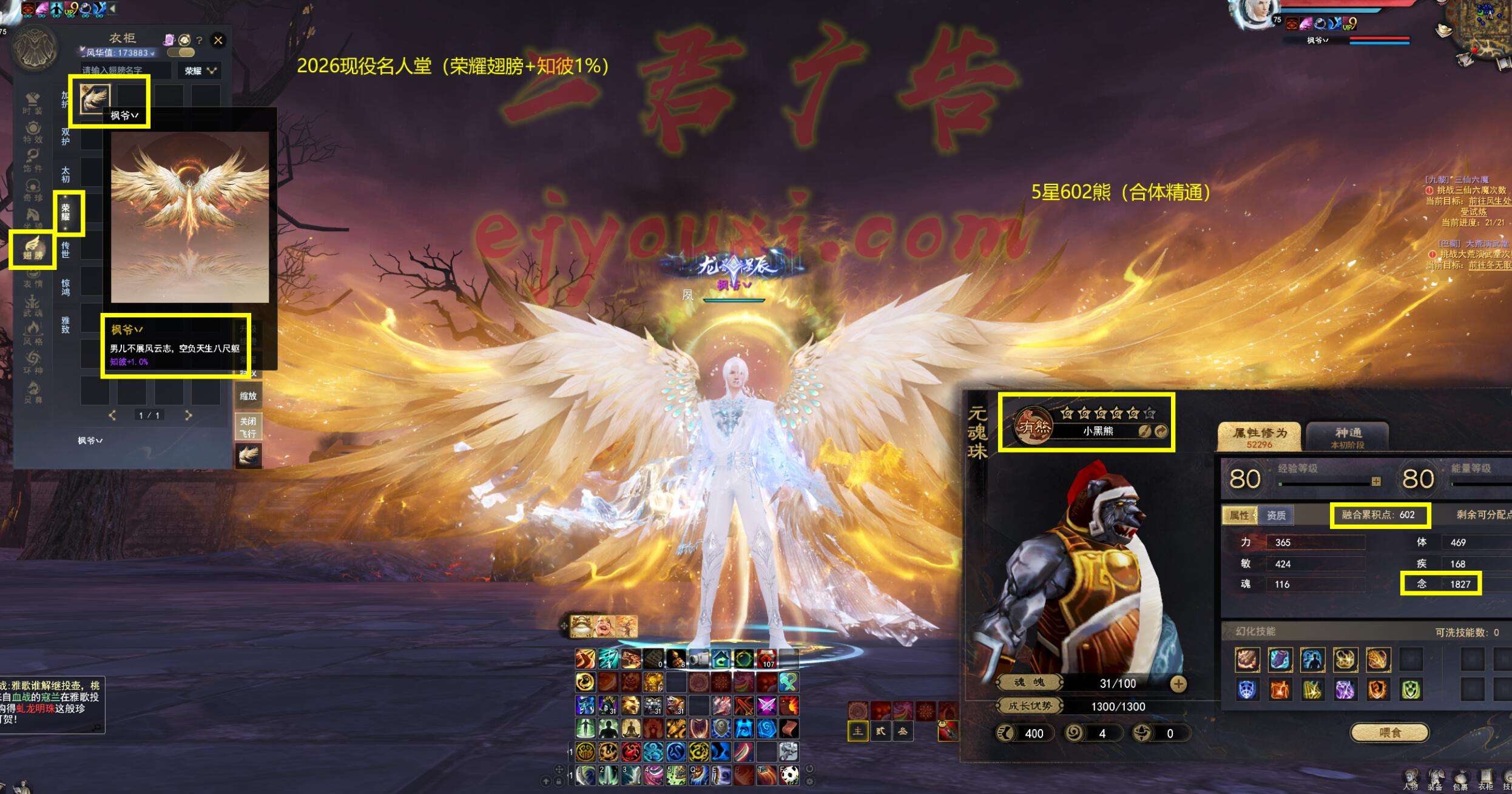Switch to the 贰 skill set
This screenshot has width=1512, height=794.
coord(880,732)
